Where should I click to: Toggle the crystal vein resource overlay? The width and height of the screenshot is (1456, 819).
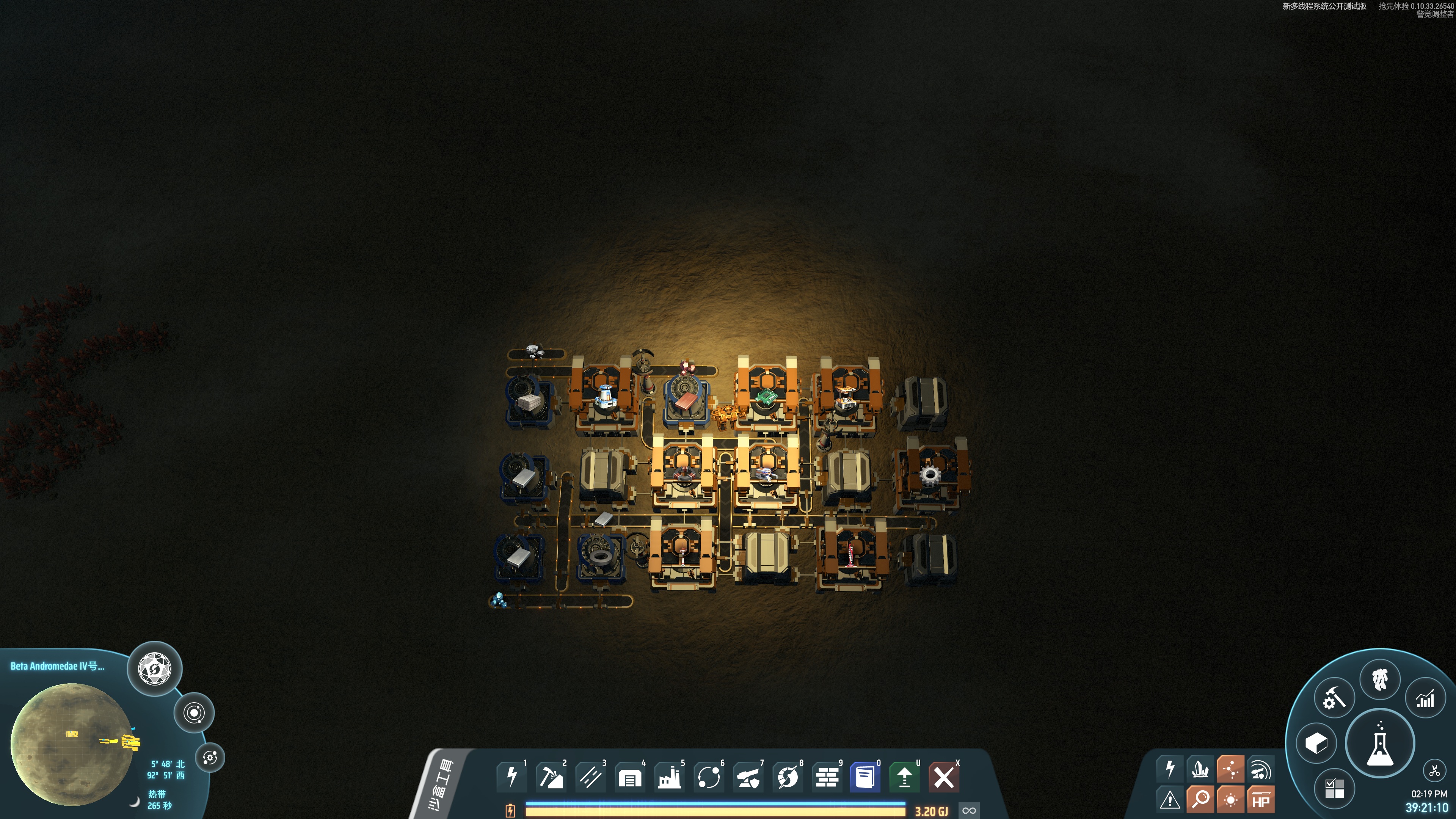tap(1200, 769)
